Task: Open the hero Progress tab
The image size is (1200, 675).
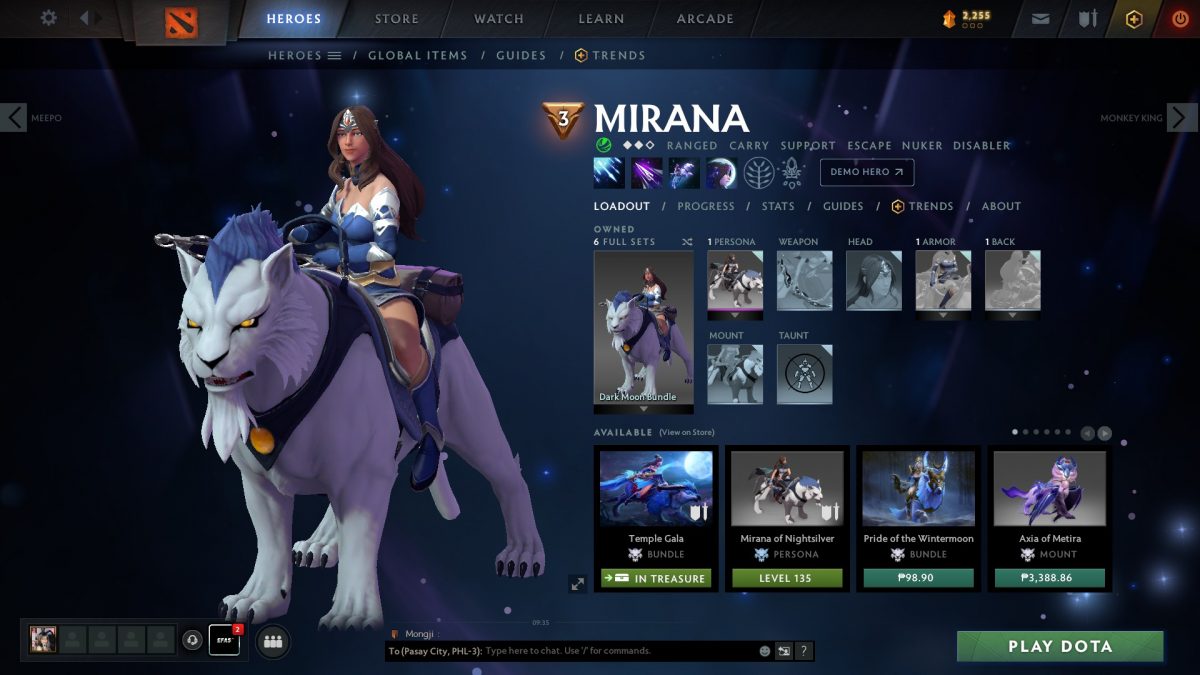Action: [x=706, y=206]
